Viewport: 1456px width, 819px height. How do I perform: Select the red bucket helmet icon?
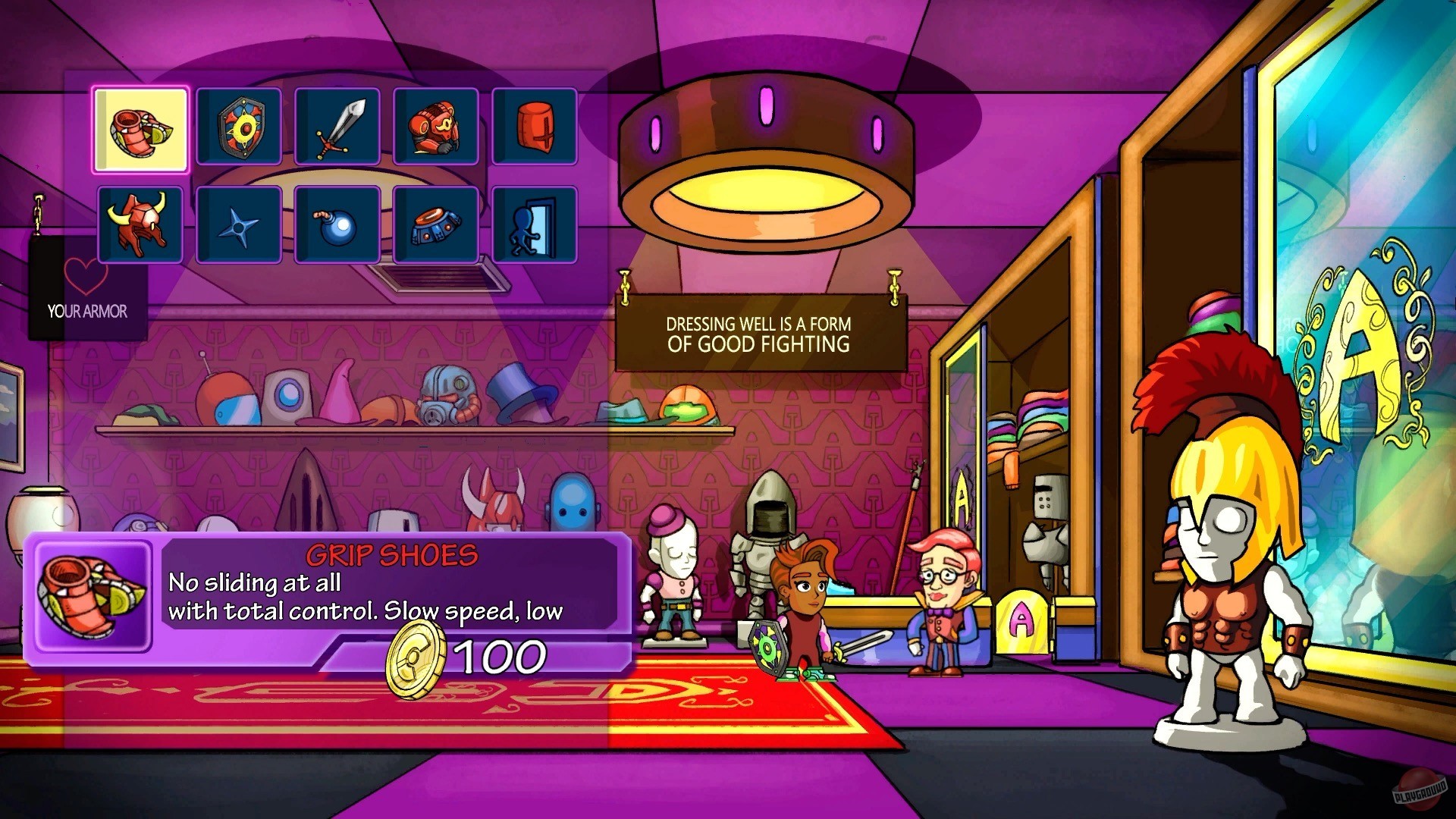pos(534,127)
